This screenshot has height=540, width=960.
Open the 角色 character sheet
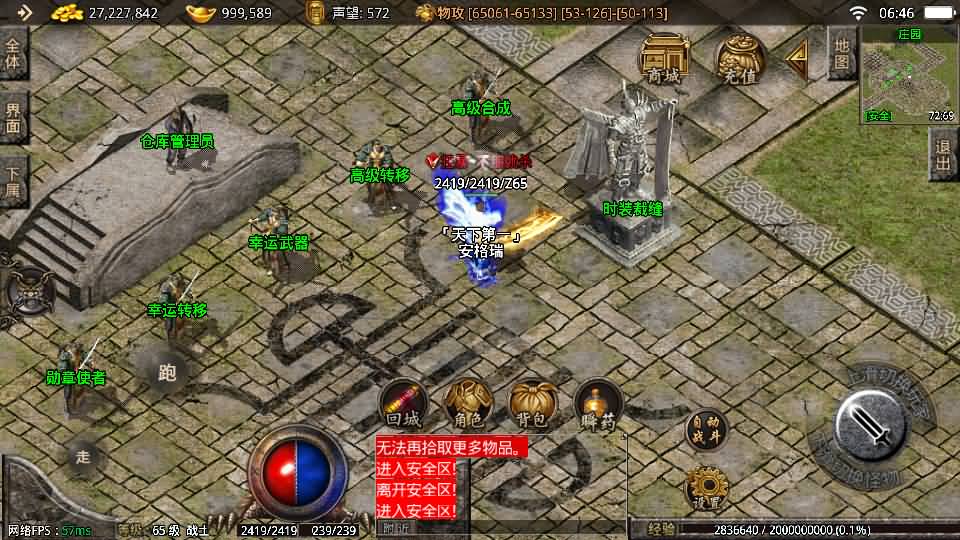click(468, 405)
